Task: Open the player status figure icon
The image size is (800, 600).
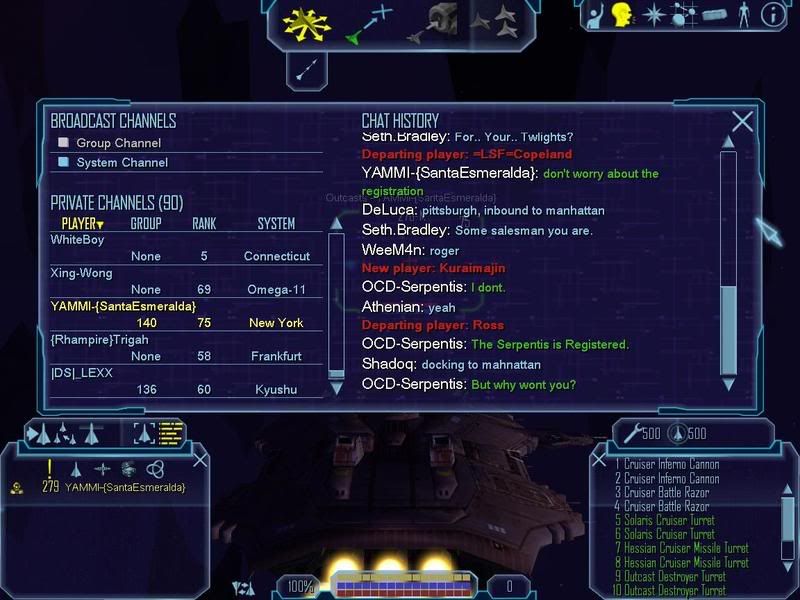Action: [742, 15]
